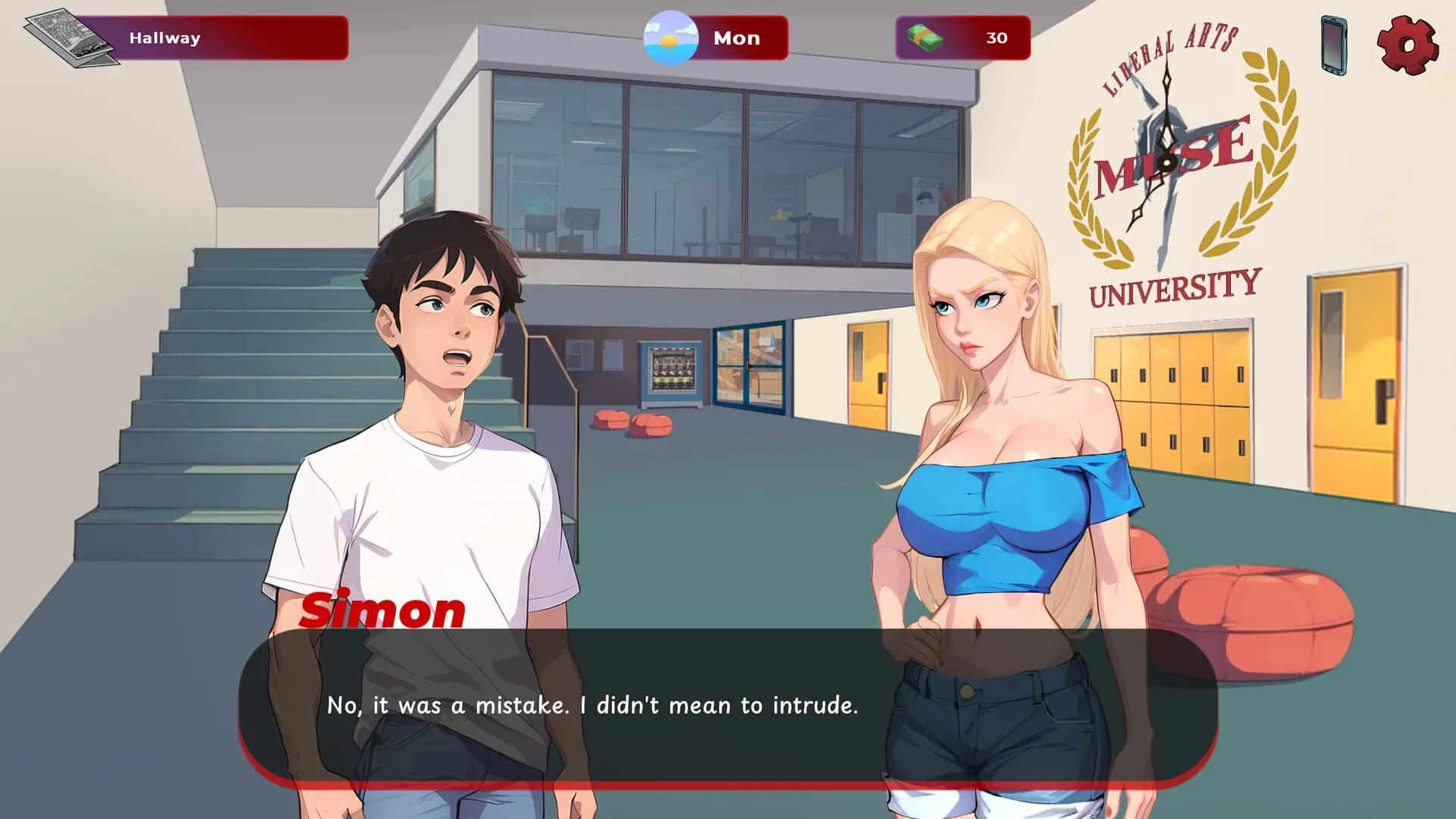Click the dialogue line about the mistake
This screenshot has height=819, width=1456.
pyautogui.click(x=591, y=705)
